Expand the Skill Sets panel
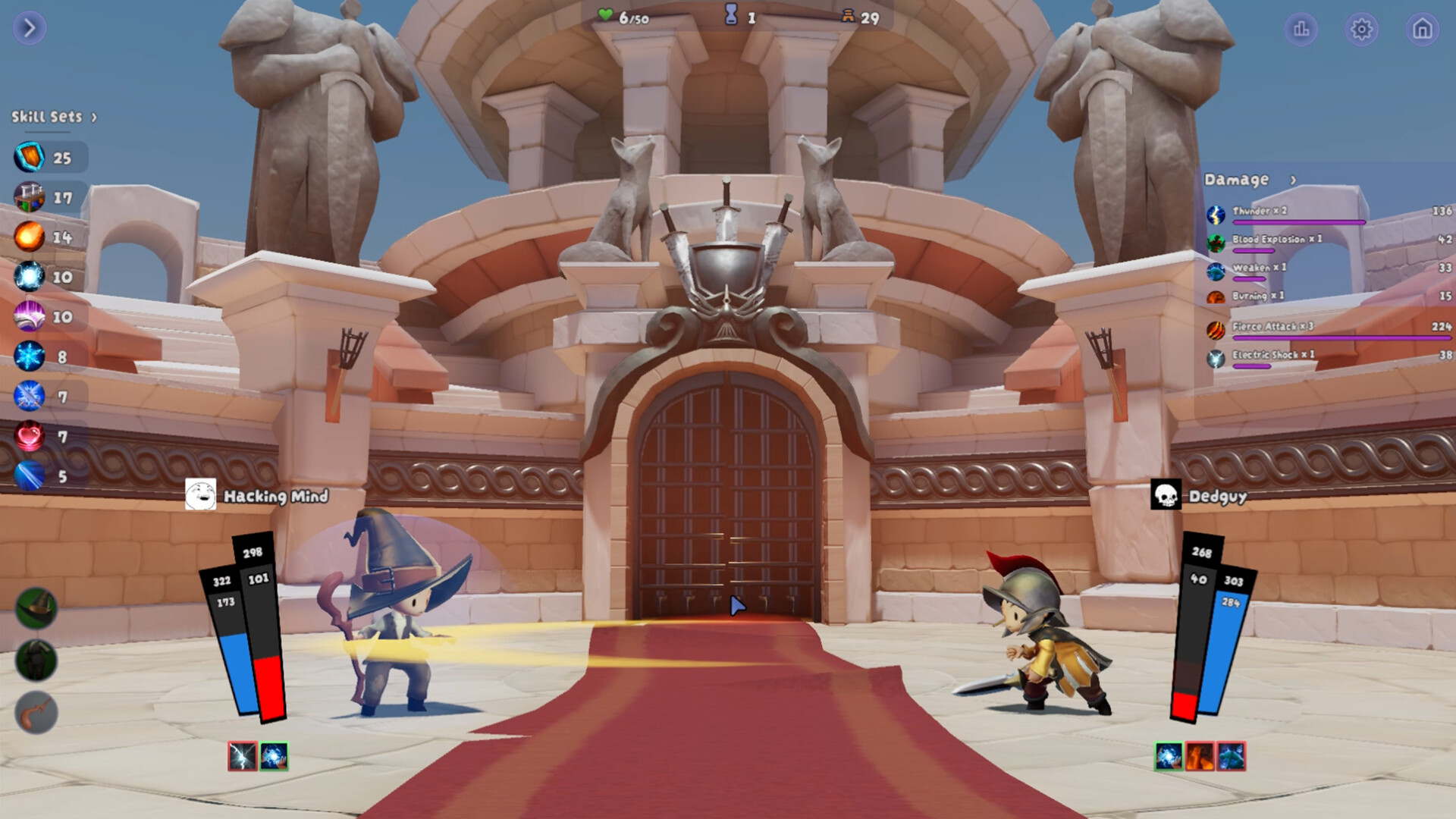 click(93, 118)
